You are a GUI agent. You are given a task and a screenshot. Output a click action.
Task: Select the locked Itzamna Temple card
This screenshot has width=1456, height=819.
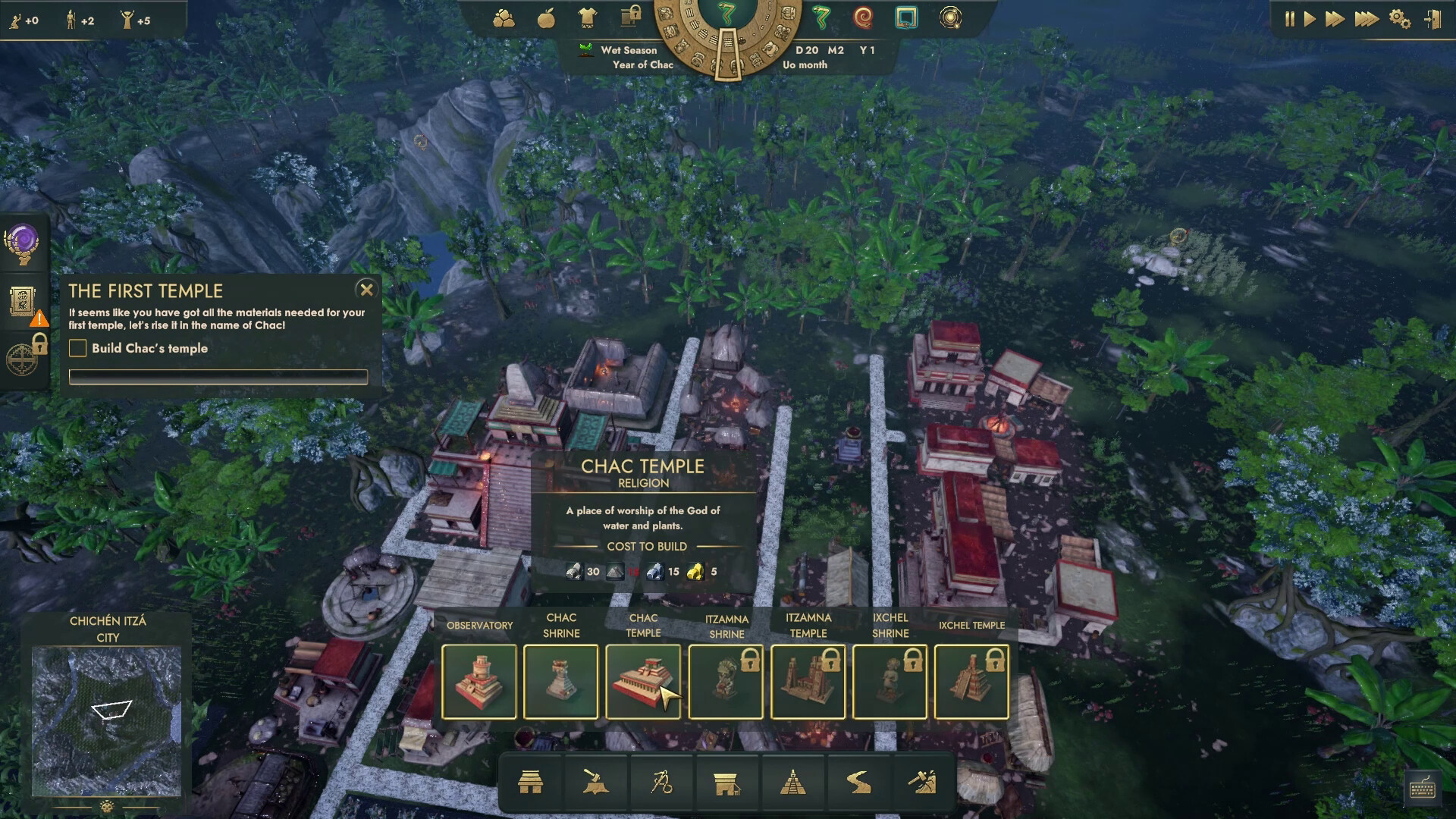[808, 681]
